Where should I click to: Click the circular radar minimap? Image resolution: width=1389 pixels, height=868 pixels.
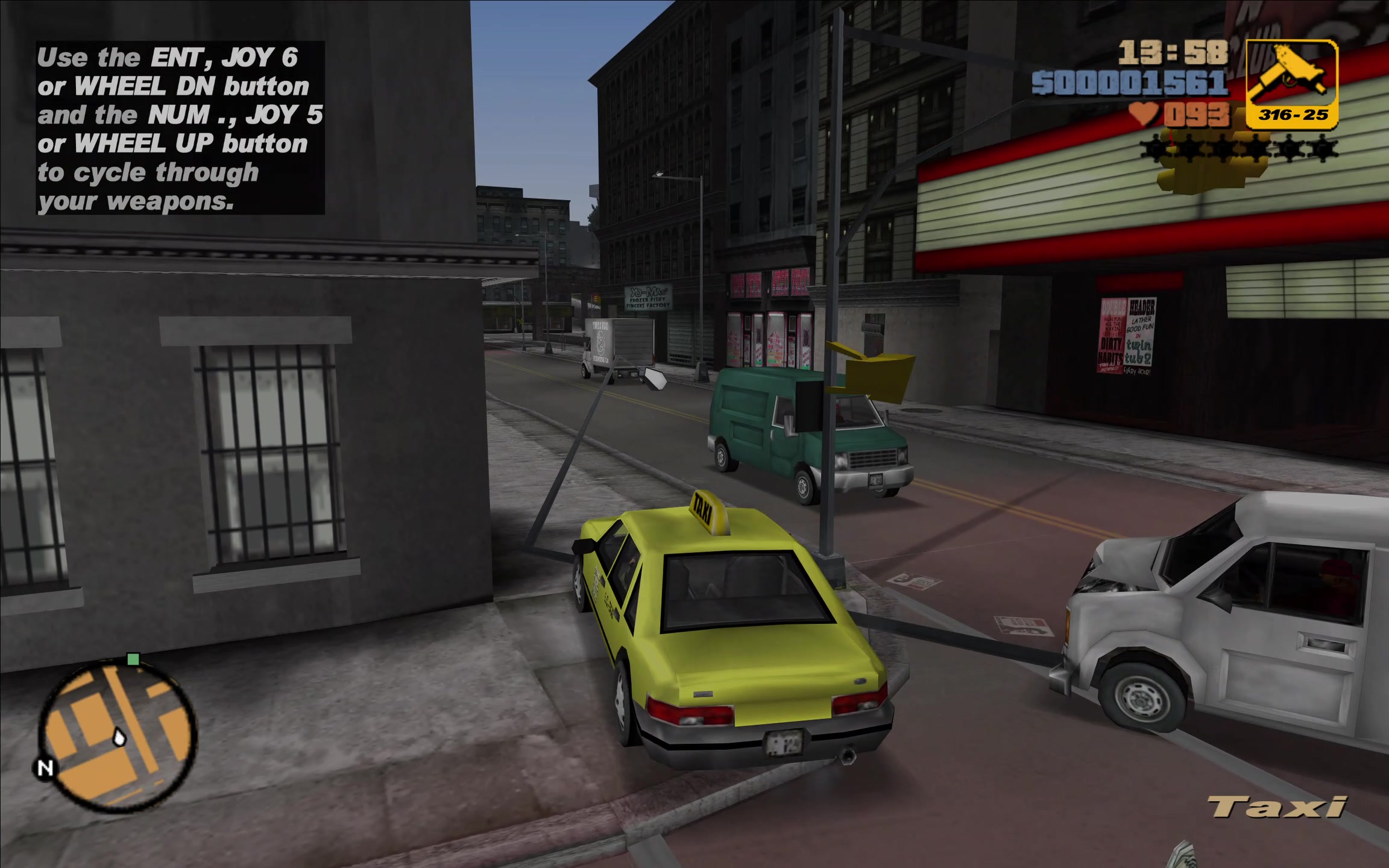click(118, 735)
